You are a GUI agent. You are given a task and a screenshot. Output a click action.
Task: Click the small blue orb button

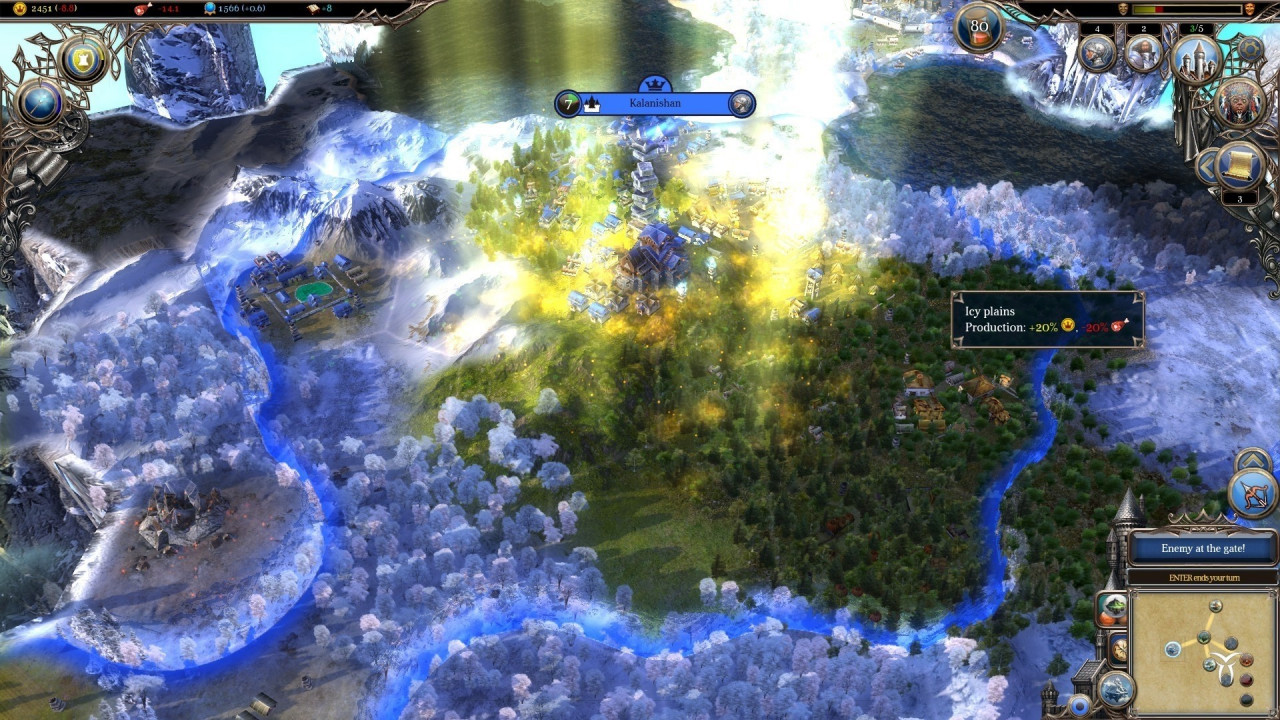pyautogui.click(x=1079, y=706)
